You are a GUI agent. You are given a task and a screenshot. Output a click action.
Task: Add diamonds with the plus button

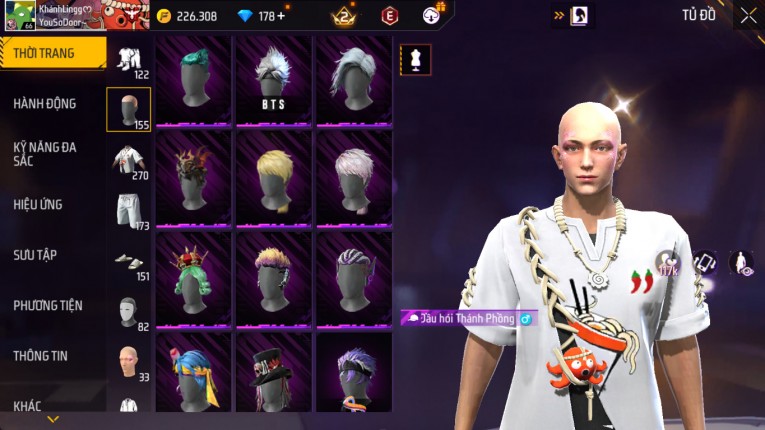click(x=281, y=16)
